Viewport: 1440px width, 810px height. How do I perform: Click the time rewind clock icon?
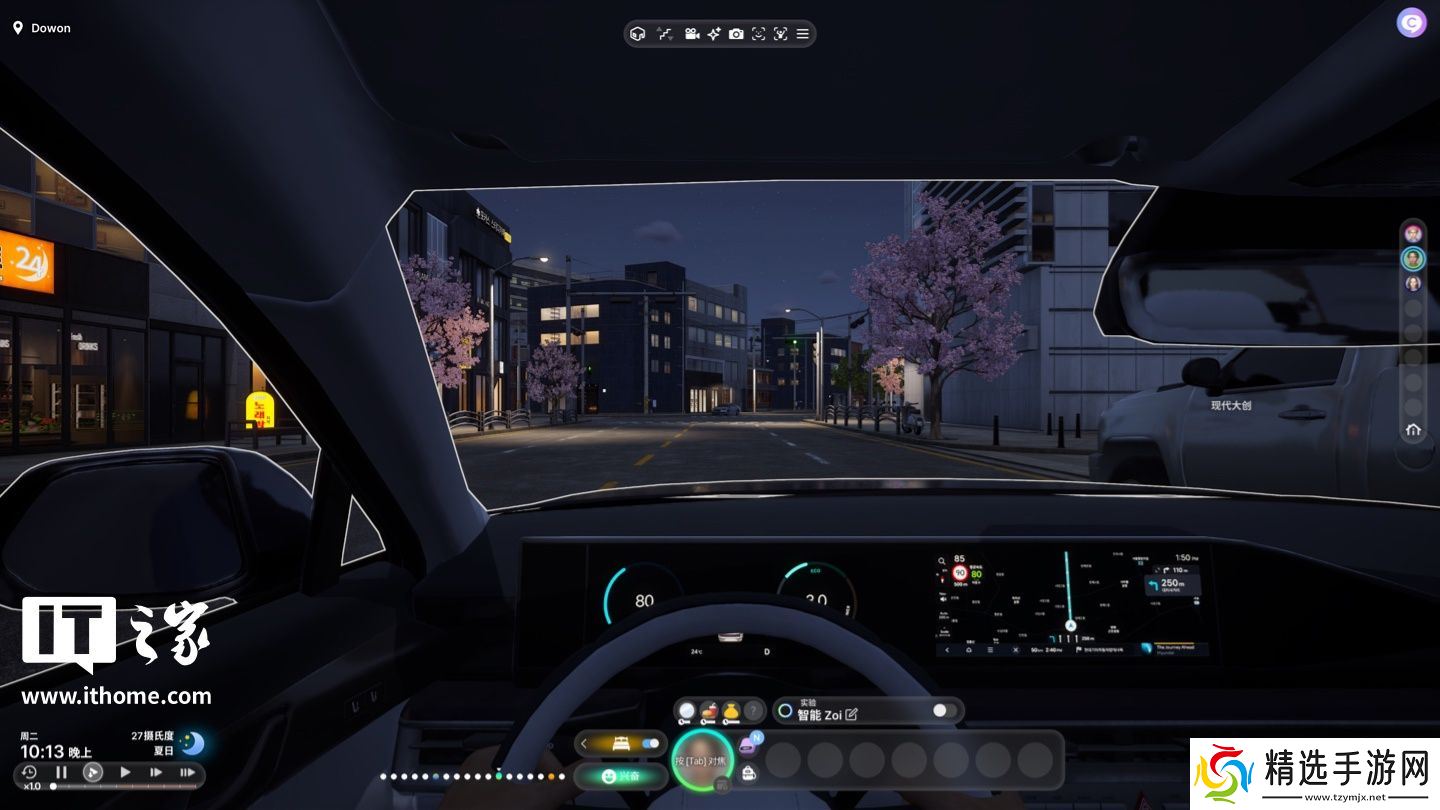tap(29, 772)
